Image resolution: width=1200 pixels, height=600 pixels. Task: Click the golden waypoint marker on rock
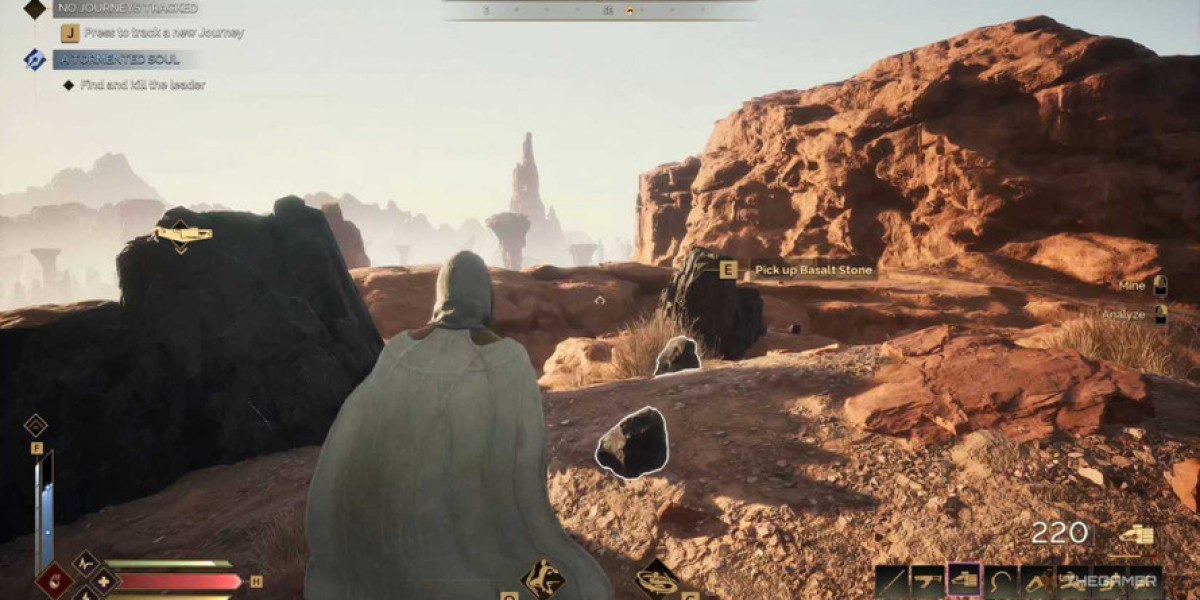[181, 235]
